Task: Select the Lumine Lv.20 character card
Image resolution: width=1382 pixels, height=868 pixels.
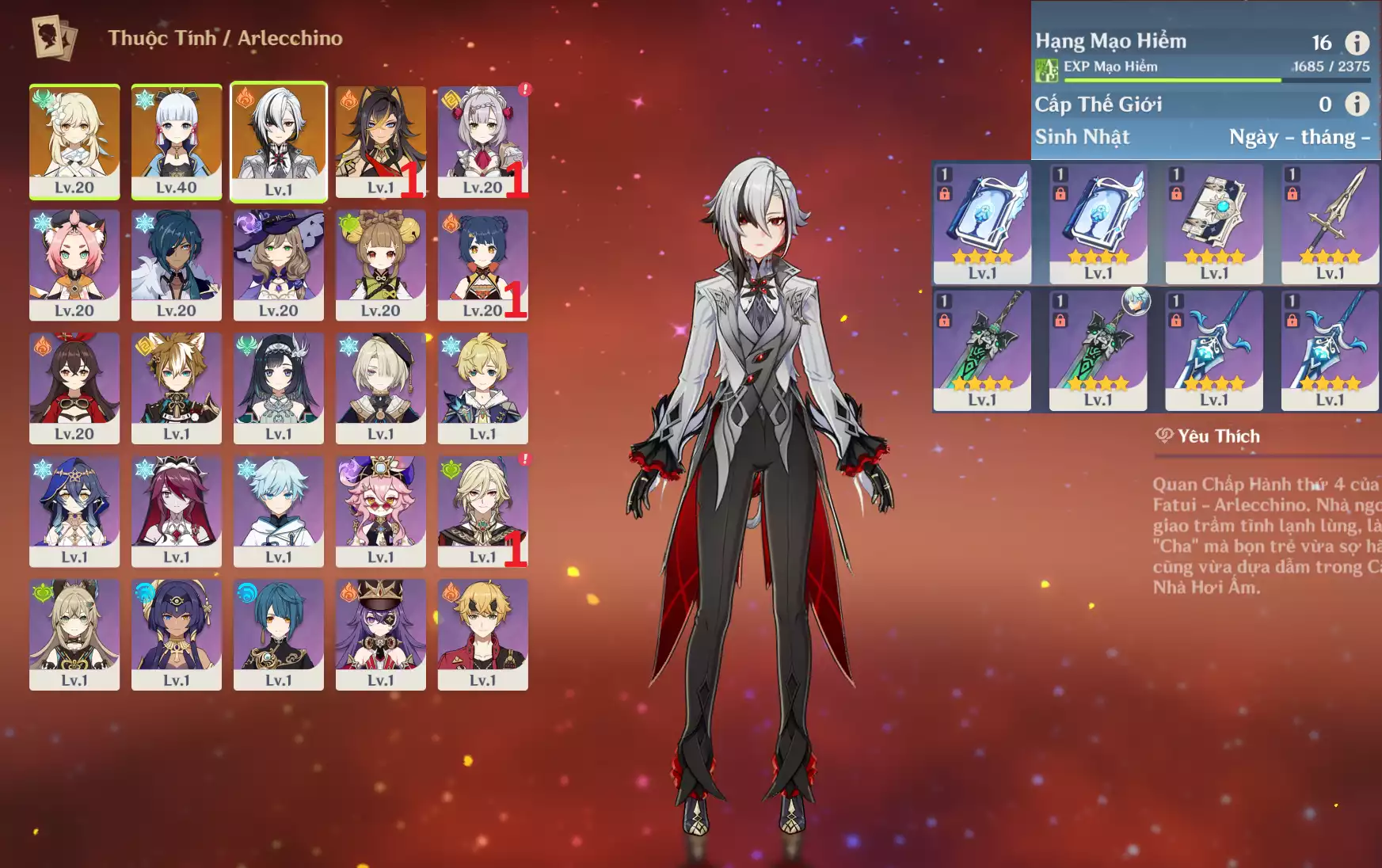Action: coord(74,141)
